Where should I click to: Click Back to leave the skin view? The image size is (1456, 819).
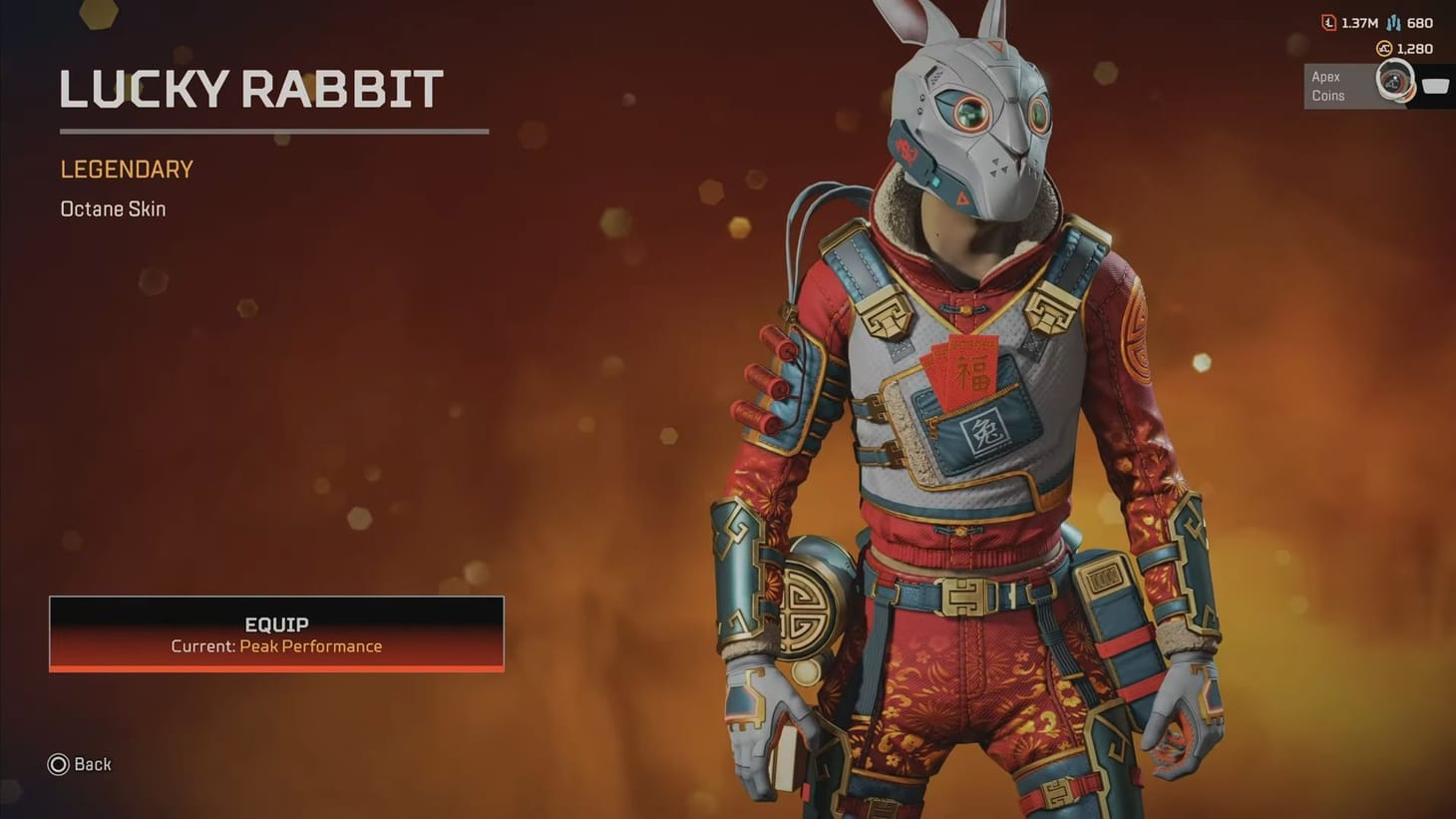coord(80,764)
